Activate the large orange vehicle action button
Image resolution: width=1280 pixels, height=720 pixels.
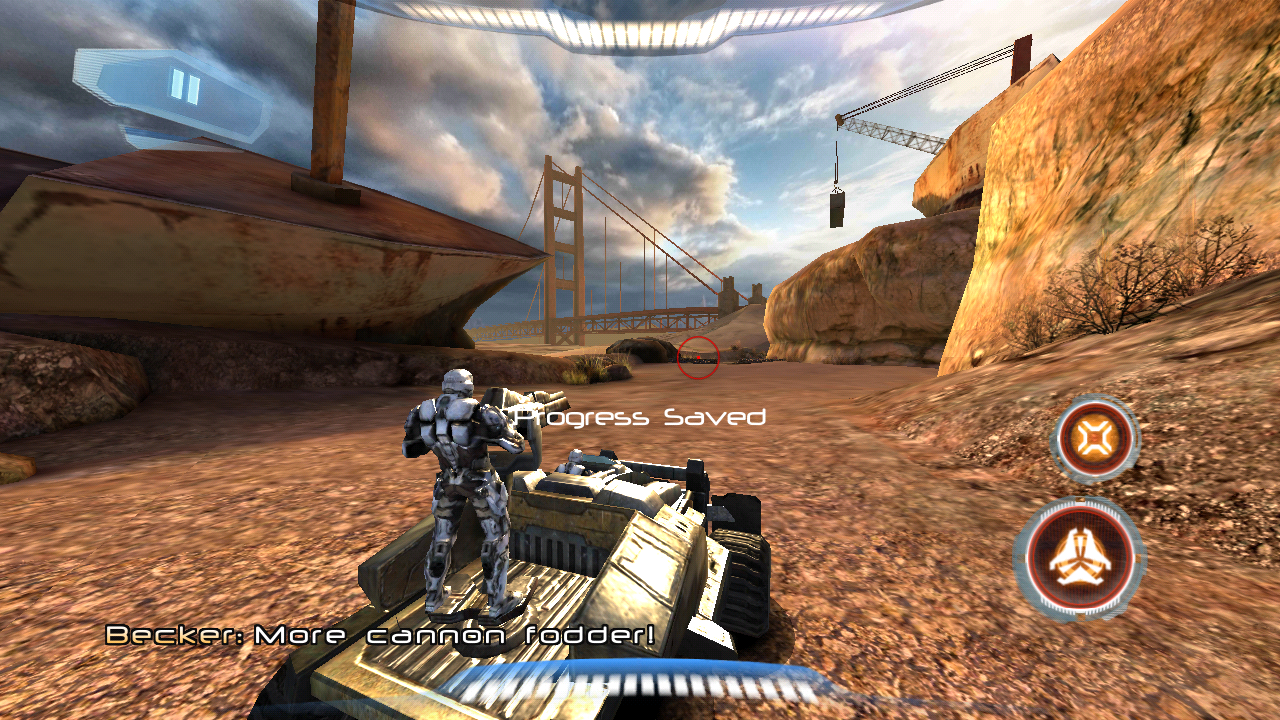pyautogui.click(x=1079, y=558)
